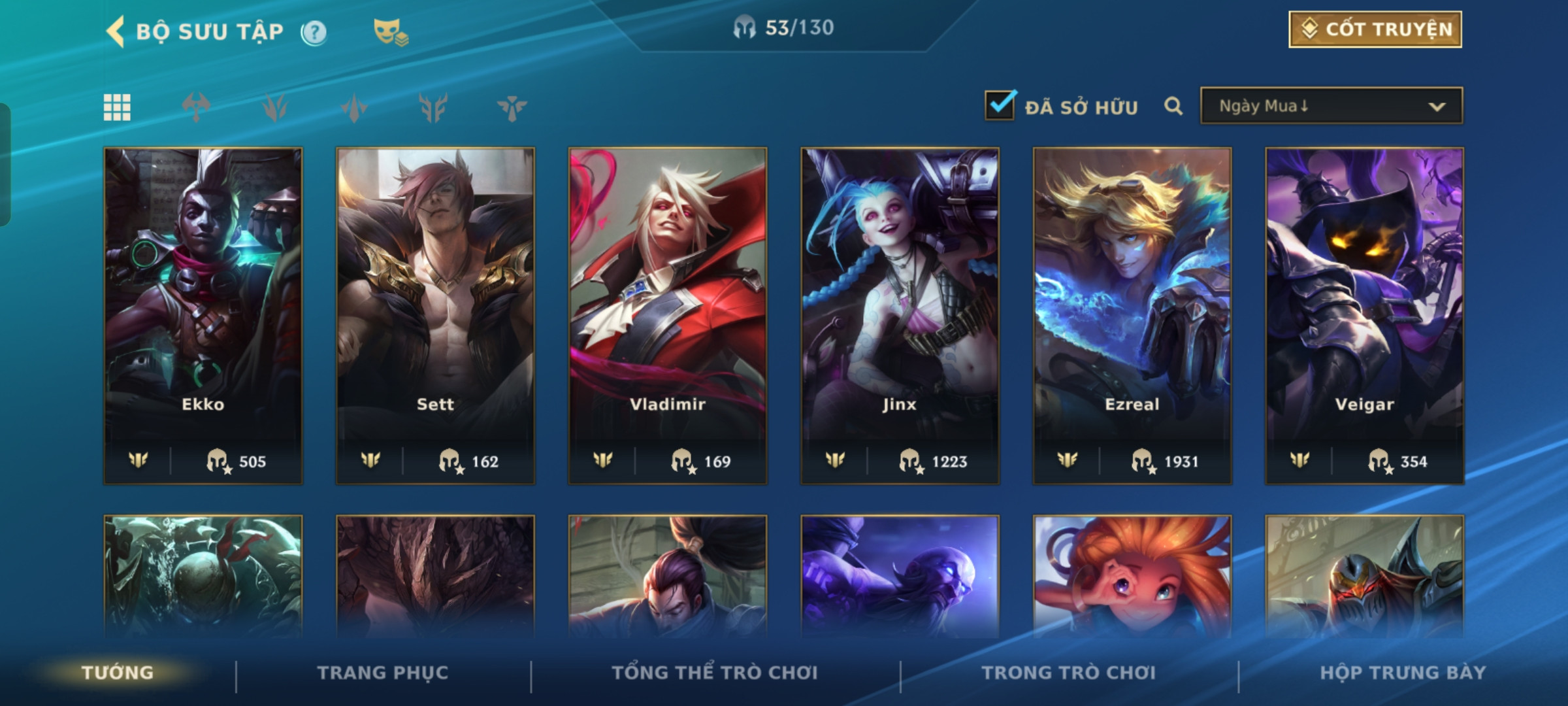Pick the Vladimir champion card
Screen dimensions: 1568x706
668,315
